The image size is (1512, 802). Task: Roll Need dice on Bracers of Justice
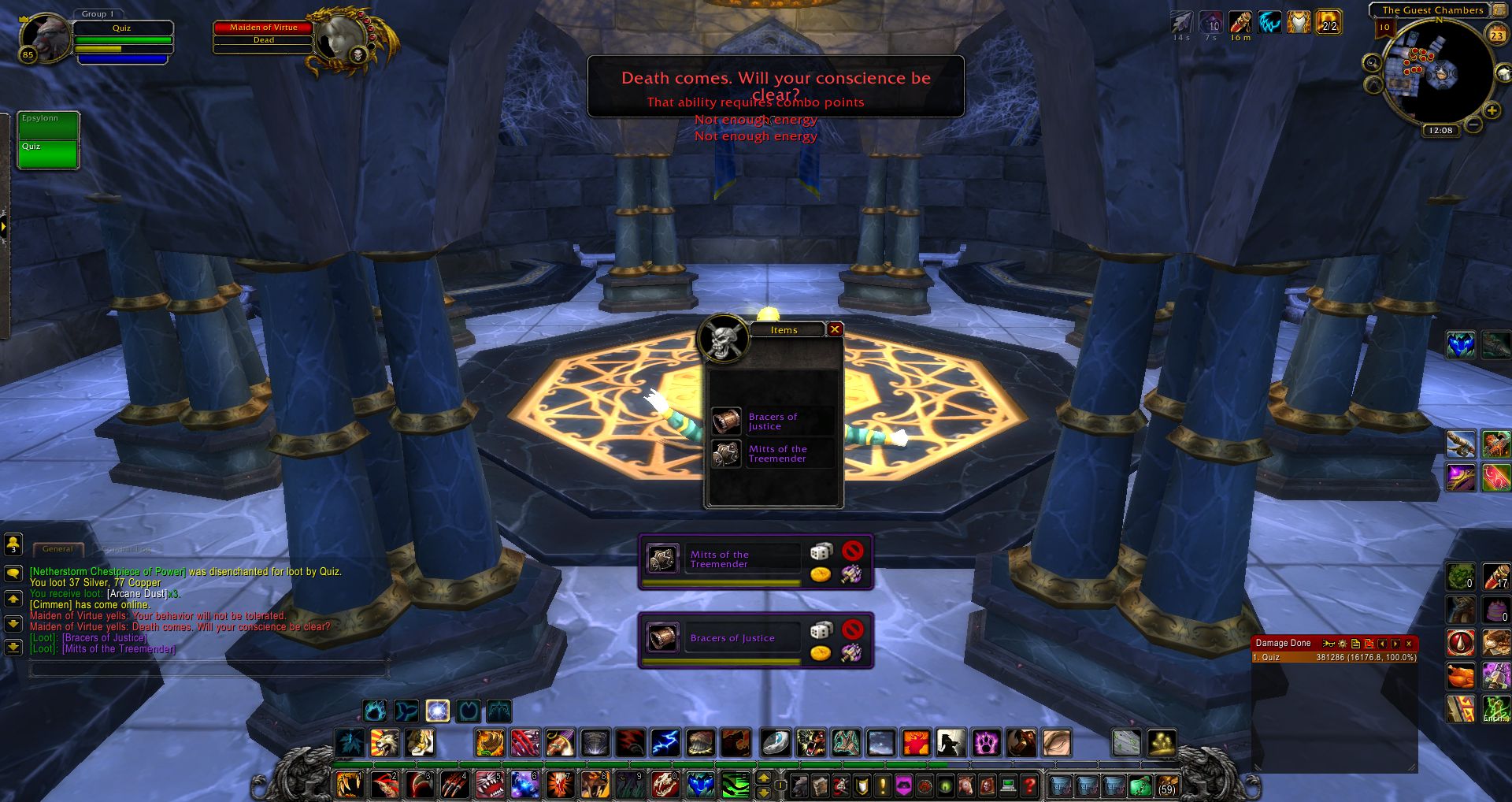click(821, 630)
